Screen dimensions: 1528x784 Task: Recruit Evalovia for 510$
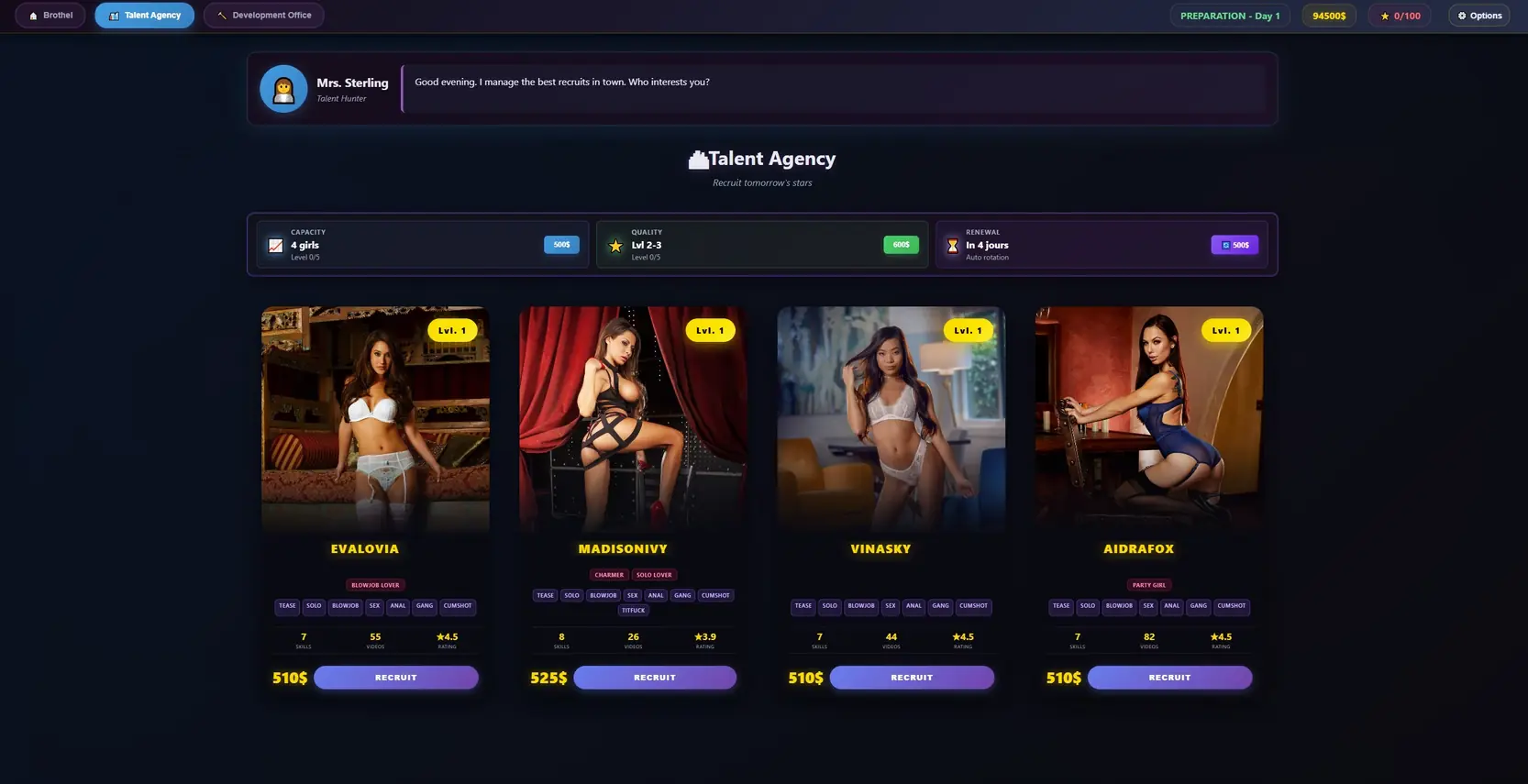click(x=396, y=678)
